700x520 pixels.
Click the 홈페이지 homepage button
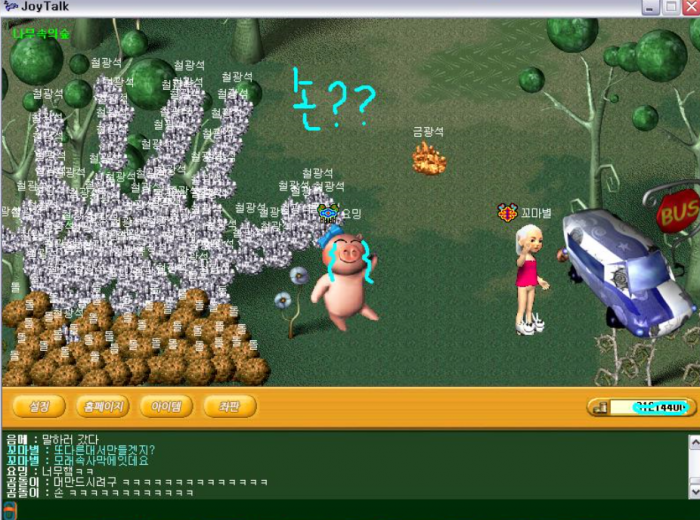(x=103, y=407)
